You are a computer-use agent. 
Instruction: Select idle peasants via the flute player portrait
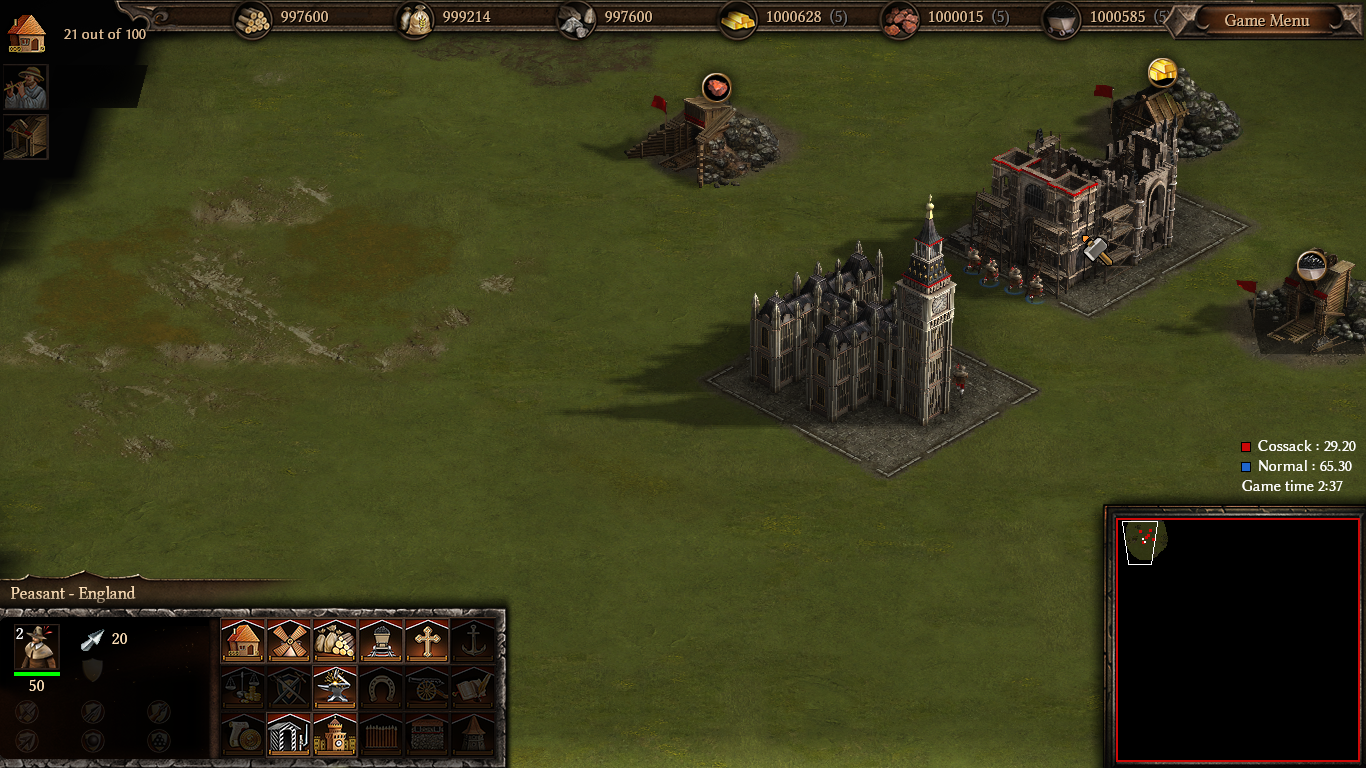point(25,88)
